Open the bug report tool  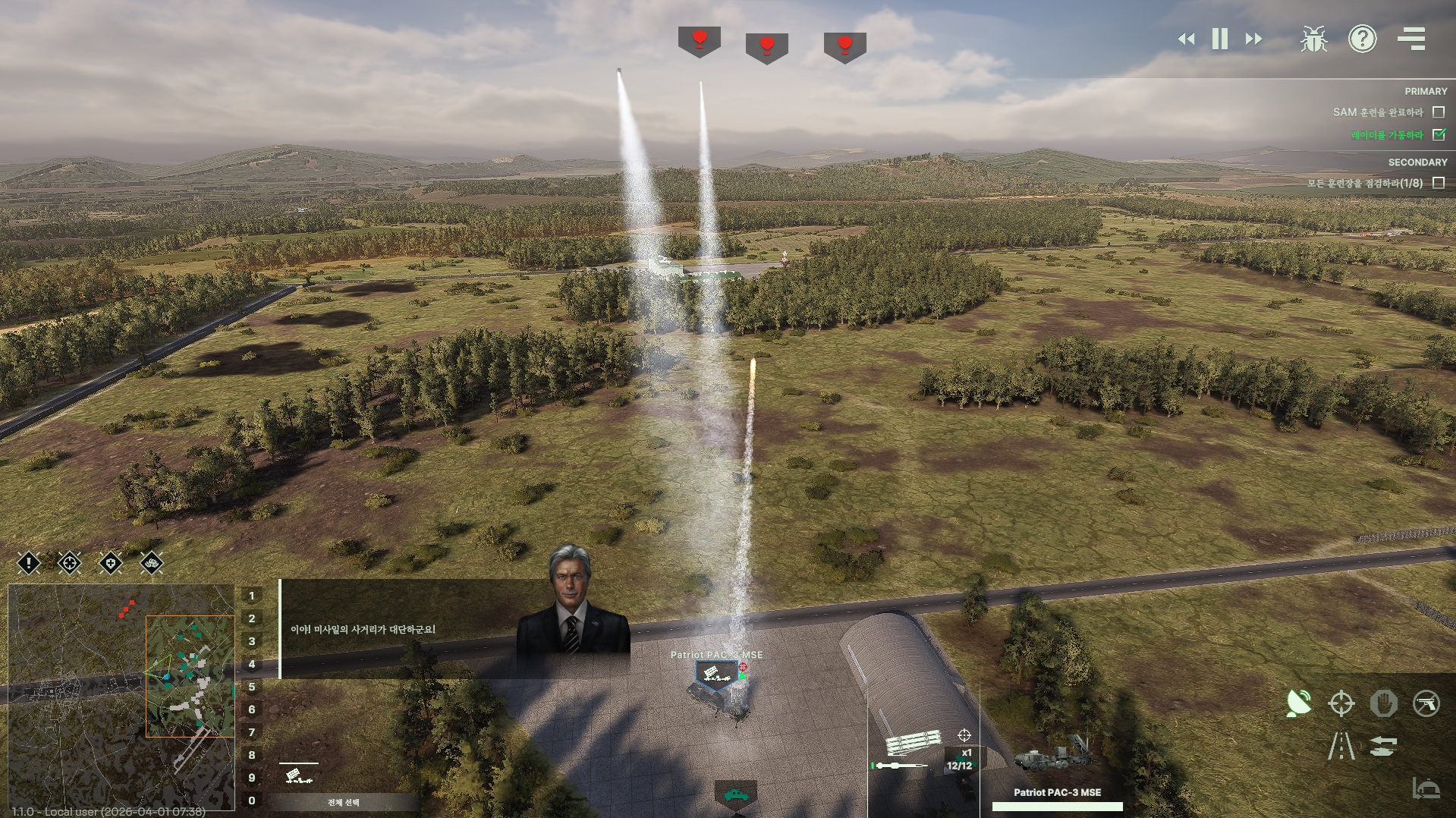[1313, 39]
